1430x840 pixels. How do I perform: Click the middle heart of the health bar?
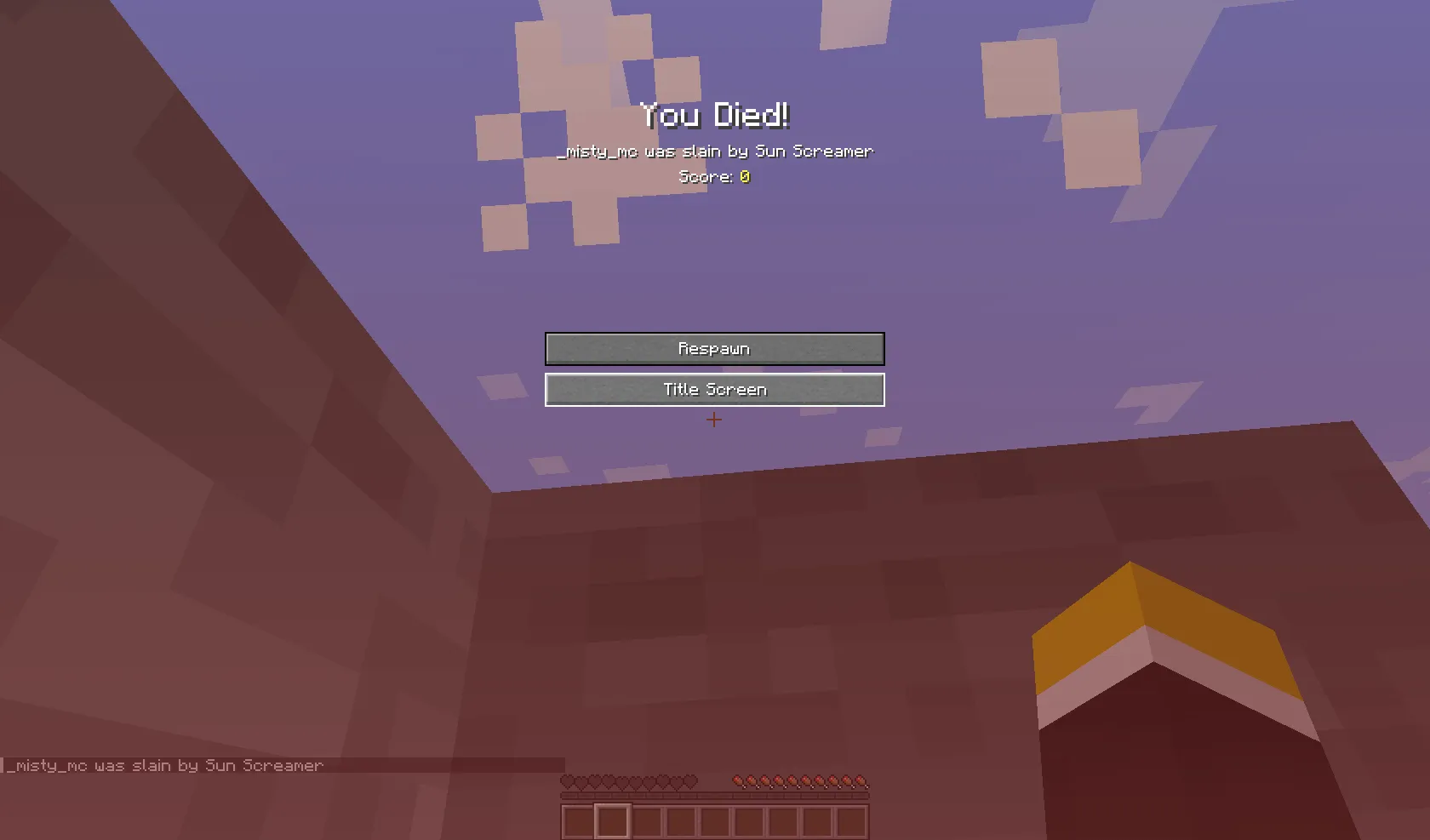coord(628,781)
